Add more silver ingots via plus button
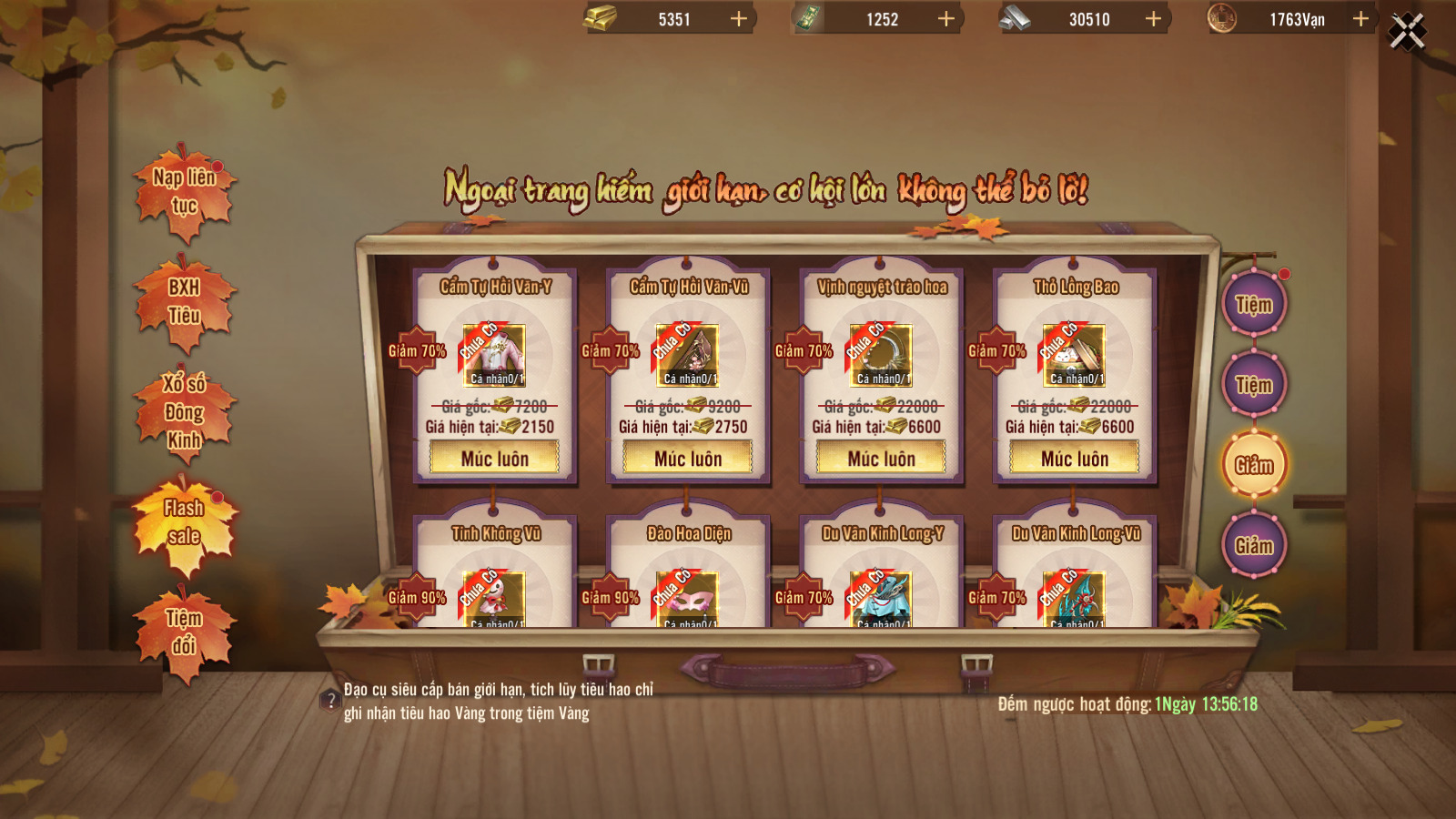 tap(1153, 19)
